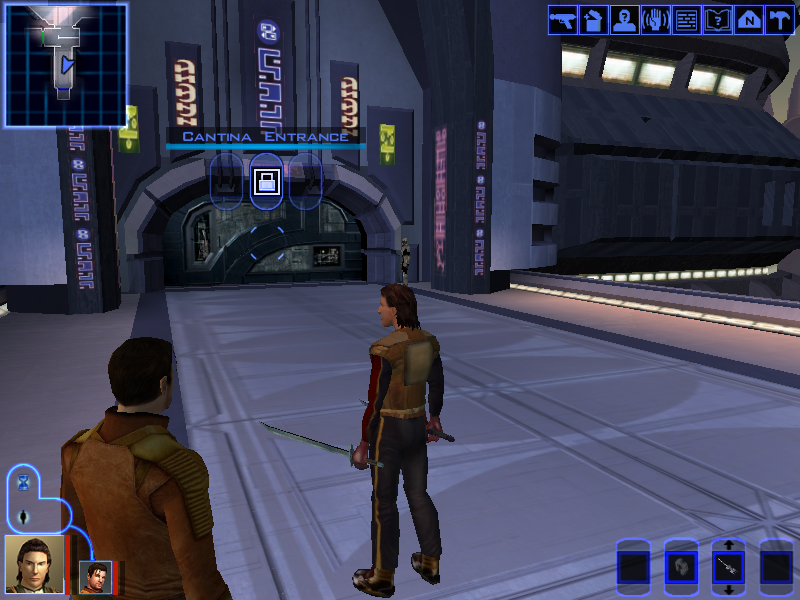Viewport: 800px width, 600px height.
Task: Open the Journal book icon
Action: click(717, 20)
